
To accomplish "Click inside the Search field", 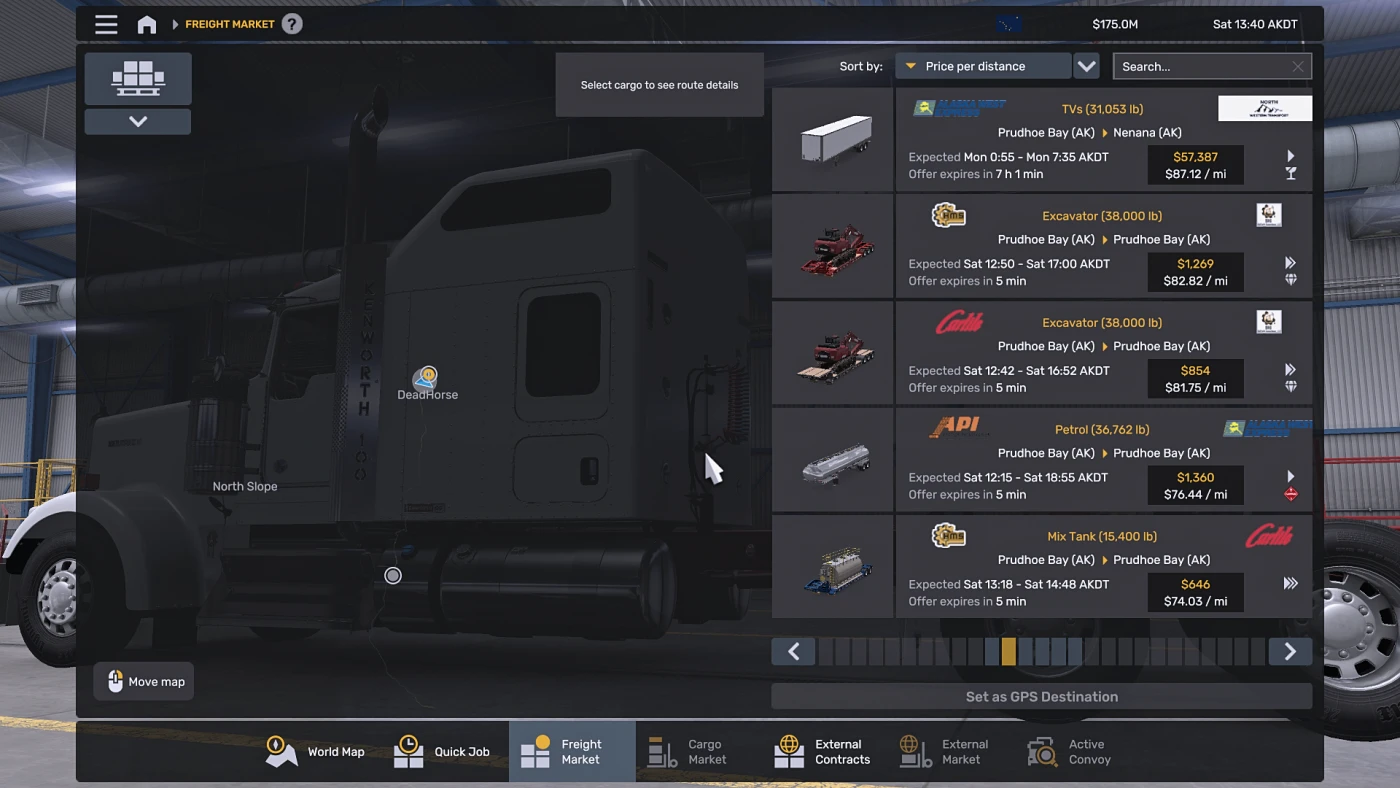I will 1200,65.
